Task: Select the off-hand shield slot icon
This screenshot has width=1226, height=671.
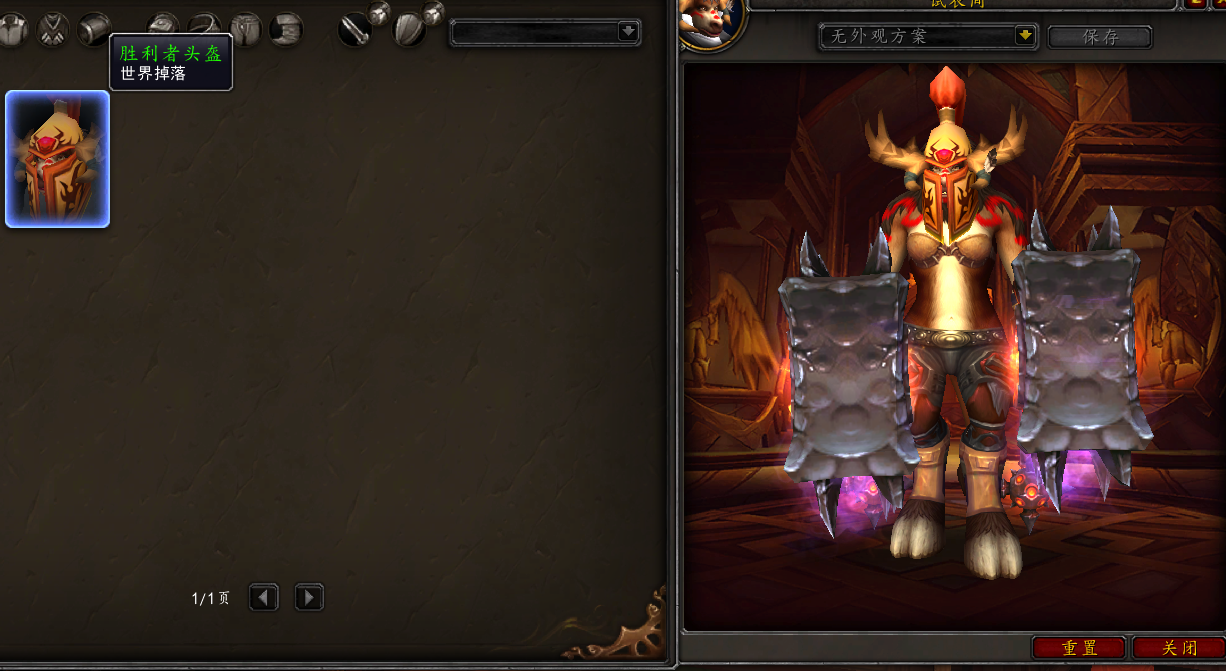Action: (409, 30)
